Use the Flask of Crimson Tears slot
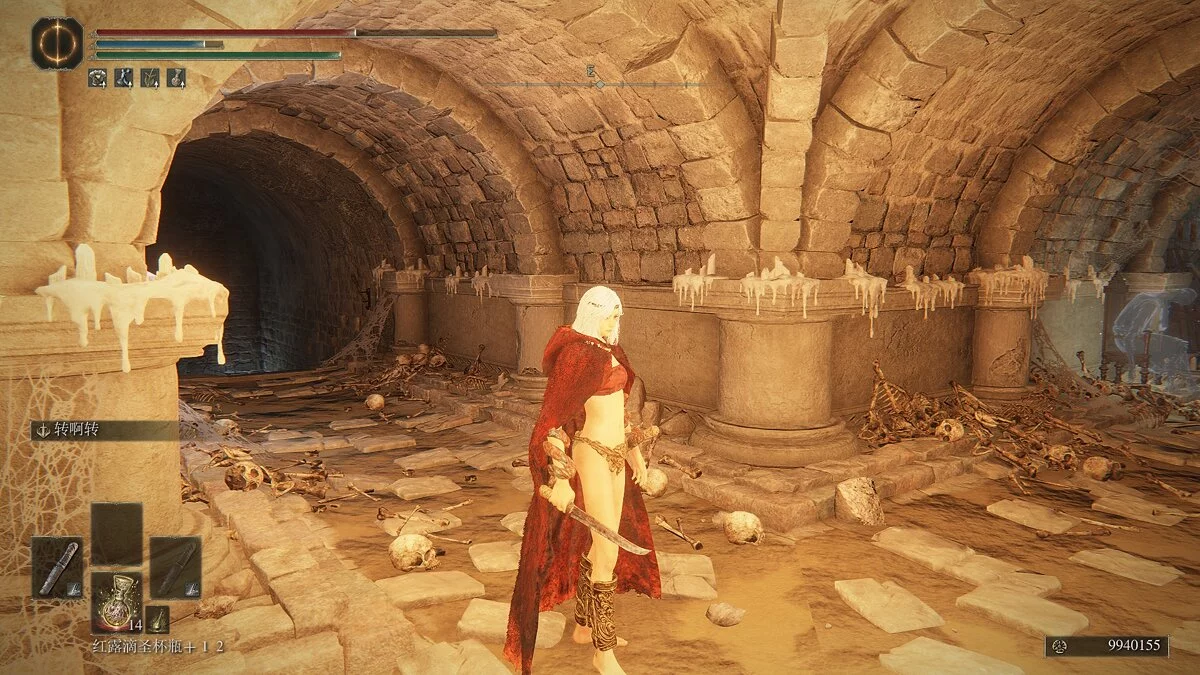Screen dimensions: 1200x675 click(116, 603)
